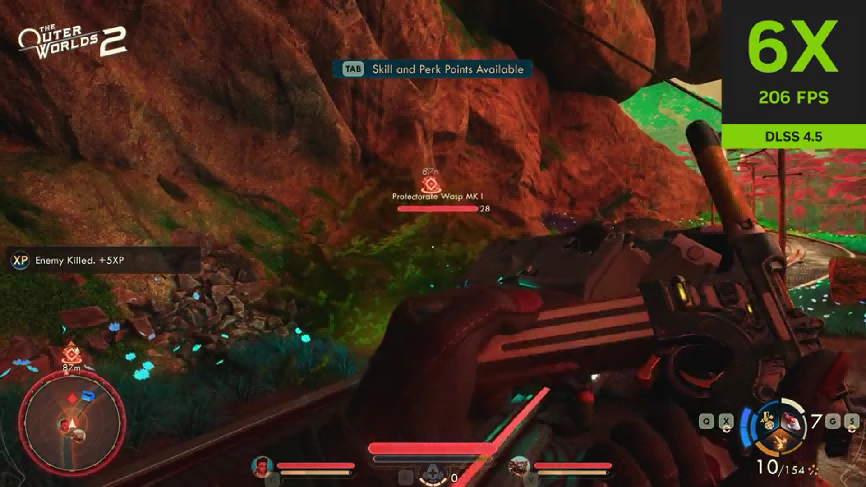This screenshot has height=487, width=866.
Task: Click the Protectorate Wasp MK I enemy marker
Action: 431,184
